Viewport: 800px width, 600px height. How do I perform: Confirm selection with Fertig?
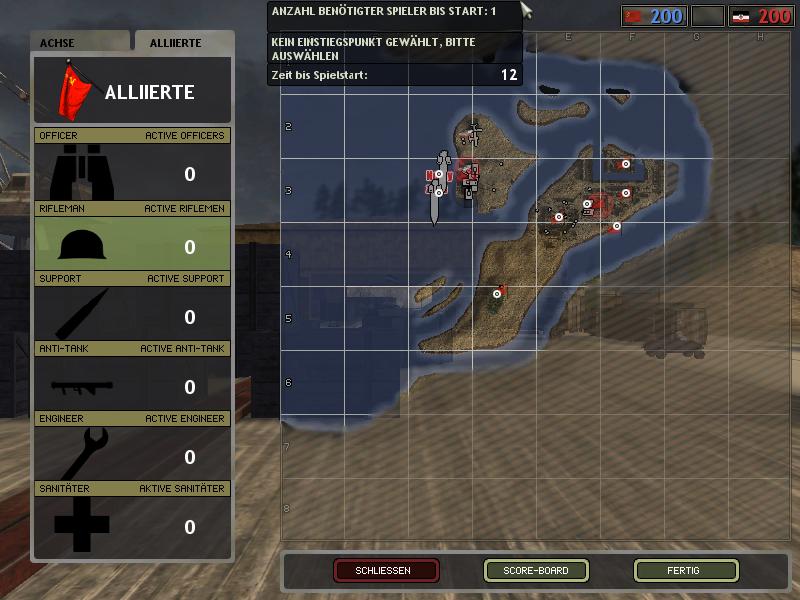click(686, 571)
